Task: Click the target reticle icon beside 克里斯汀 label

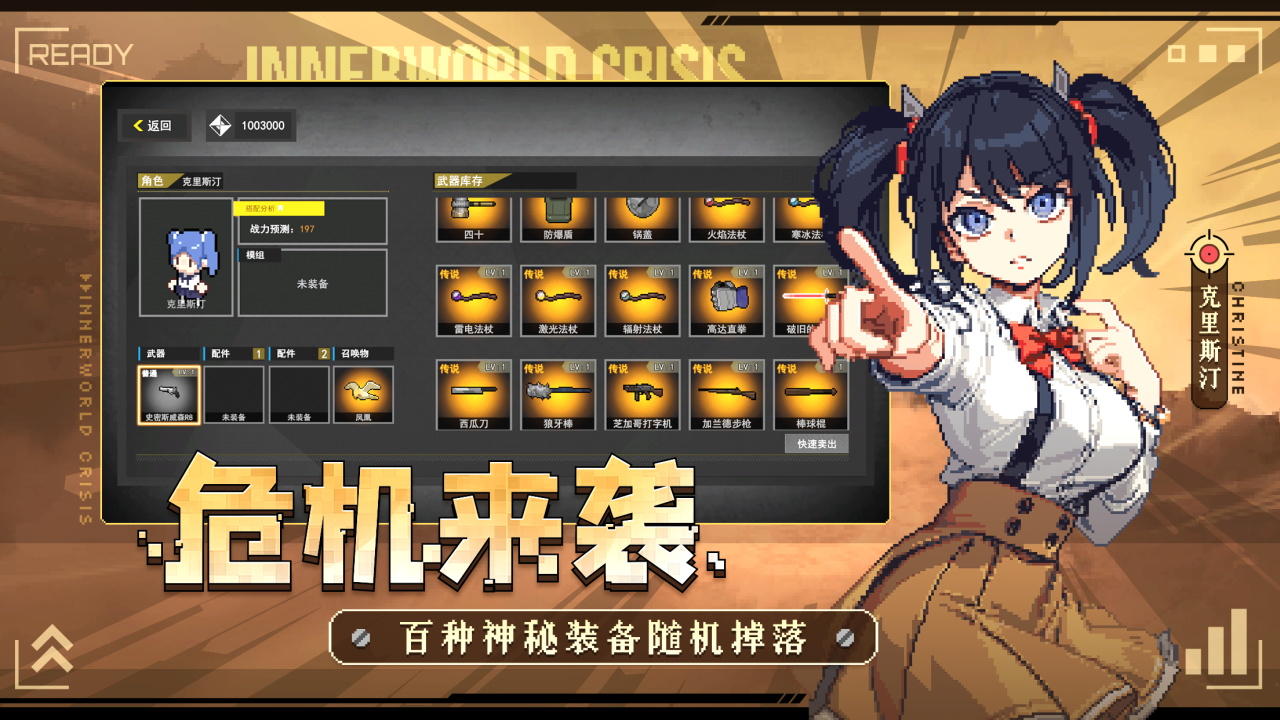Action: tap(1209, 253)
